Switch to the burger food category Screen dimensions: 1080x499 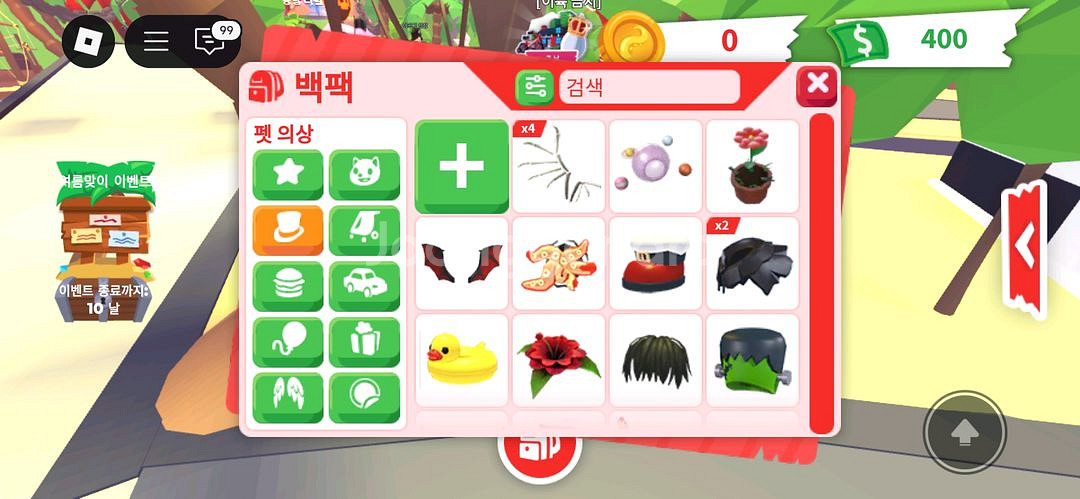pos(287,287)
